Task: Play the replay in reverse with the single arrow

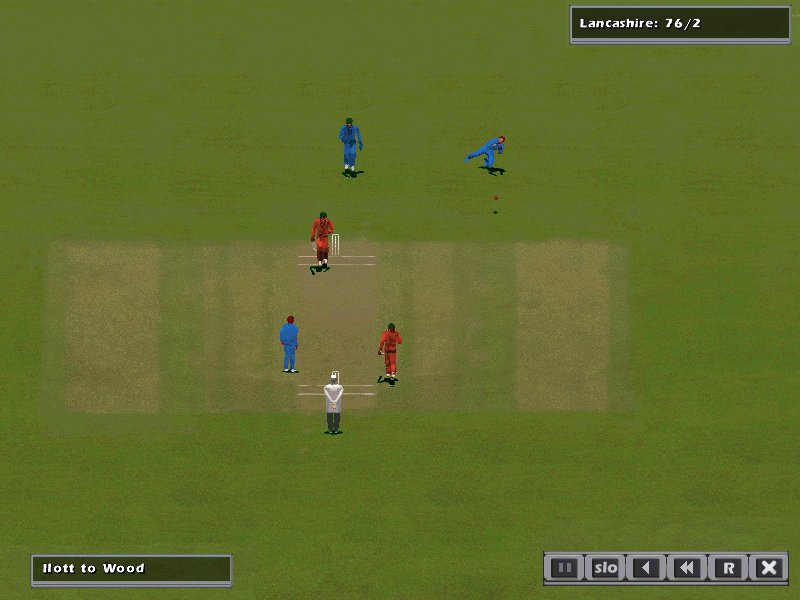Action: (x=646, y=568)
